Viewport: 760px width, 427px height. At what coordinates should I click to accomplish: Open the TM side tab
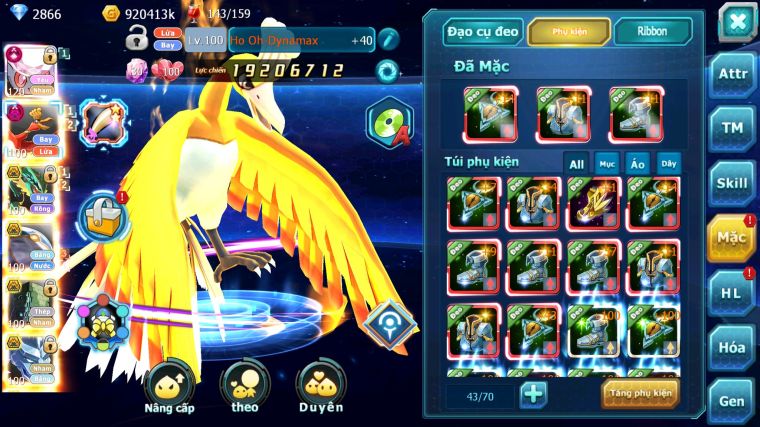(731, 128)
